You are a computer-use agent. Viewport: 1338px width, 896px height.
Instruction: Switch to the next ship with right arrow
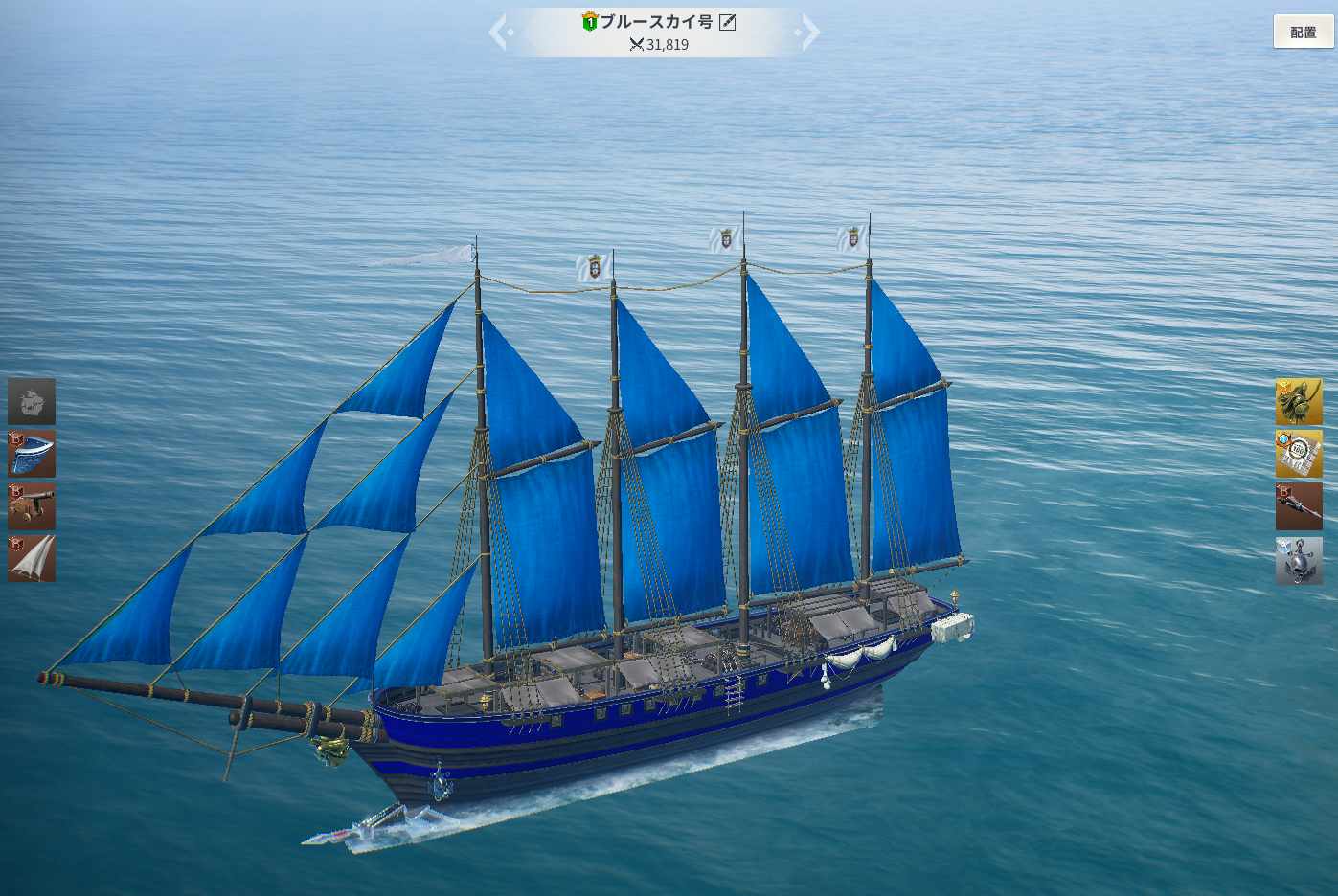[809, 33]
